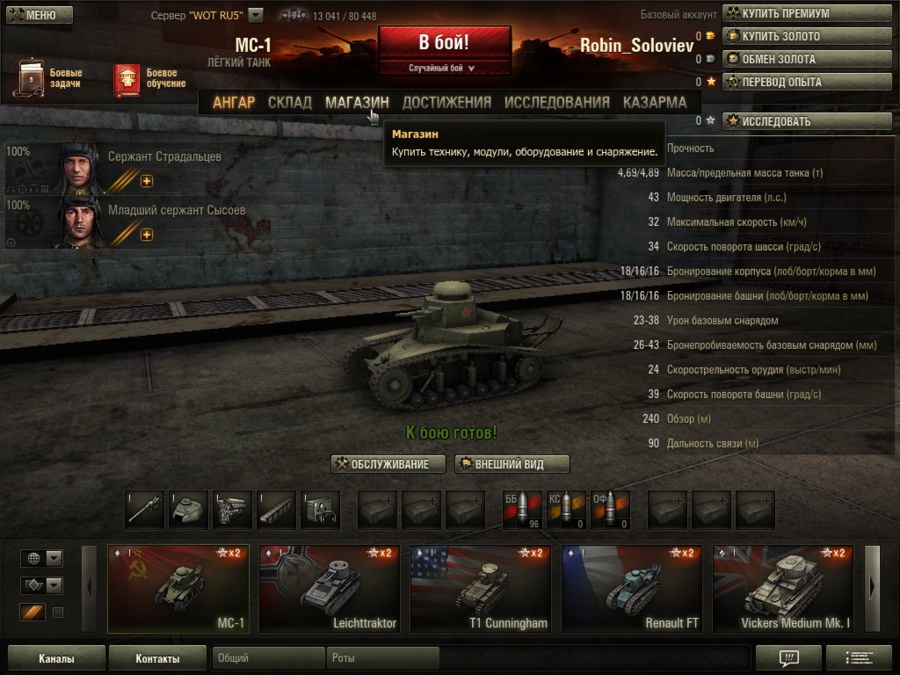Viewport: 900px width, 675px height.
Task: Open the Магазин tab
Action: pos(357,102)
